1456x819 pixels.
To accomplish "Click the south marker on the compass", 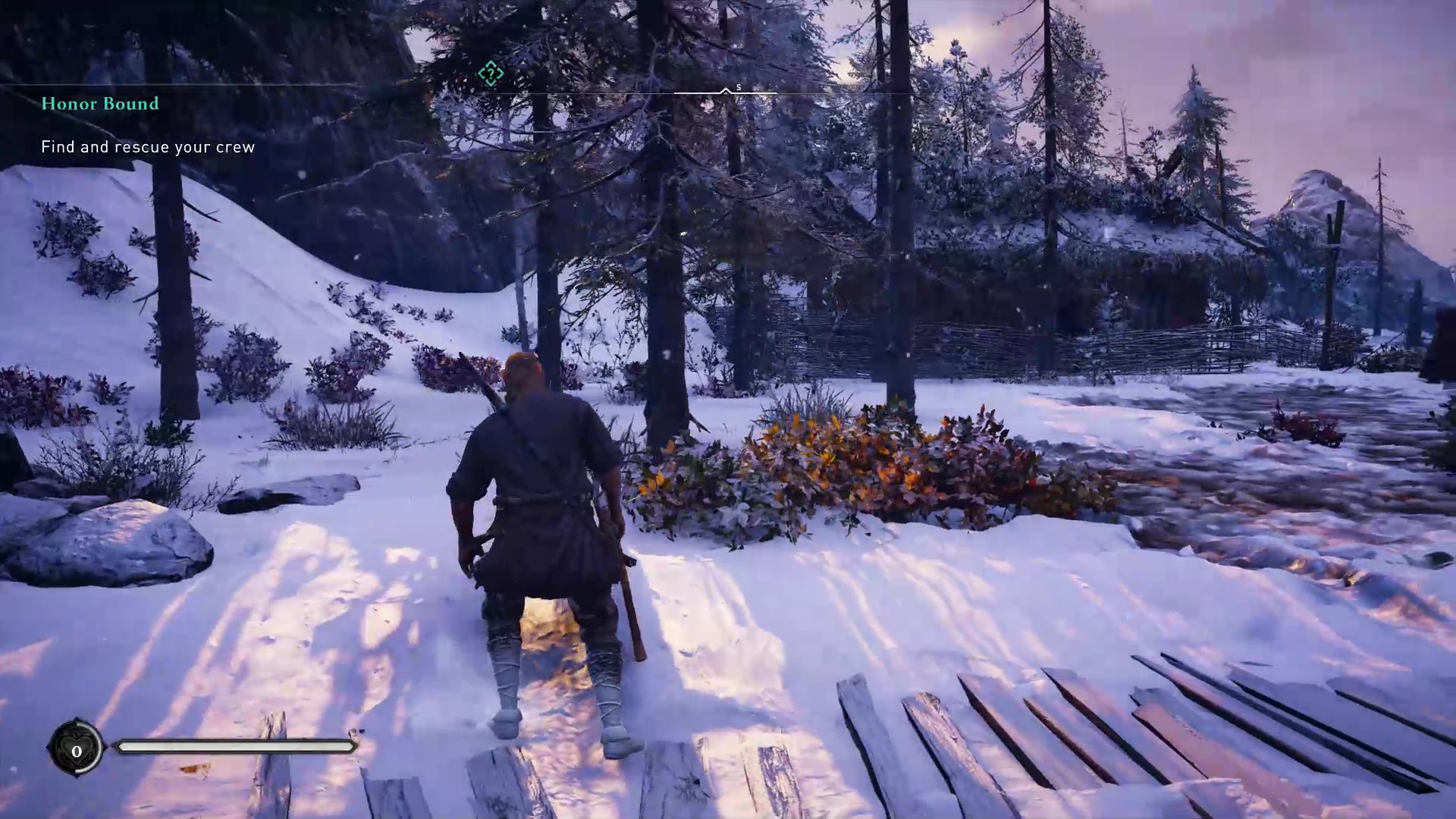I will pos(738,88).
